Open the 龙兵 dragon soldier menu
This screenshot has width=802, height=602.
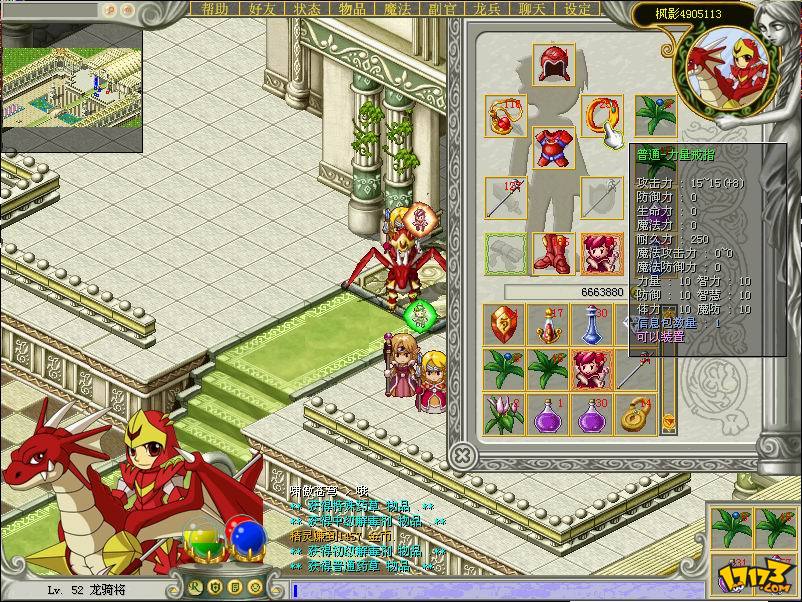487,9
